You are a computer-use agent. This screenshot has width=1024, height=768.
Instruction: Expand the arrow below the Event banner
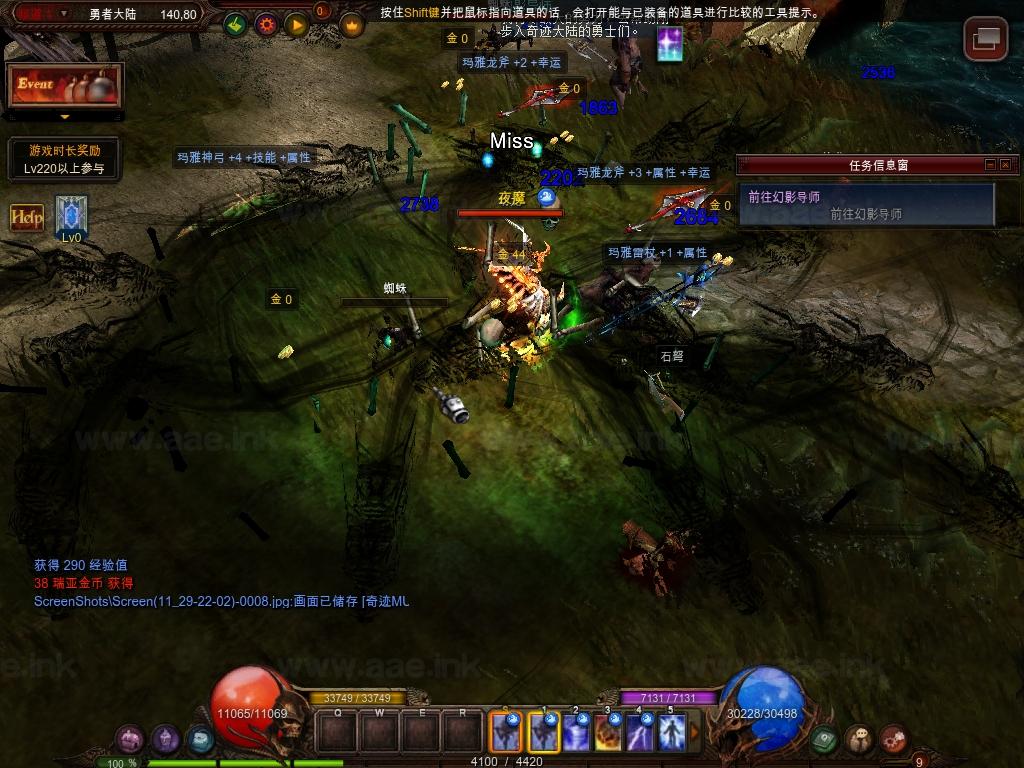(65, 117)
